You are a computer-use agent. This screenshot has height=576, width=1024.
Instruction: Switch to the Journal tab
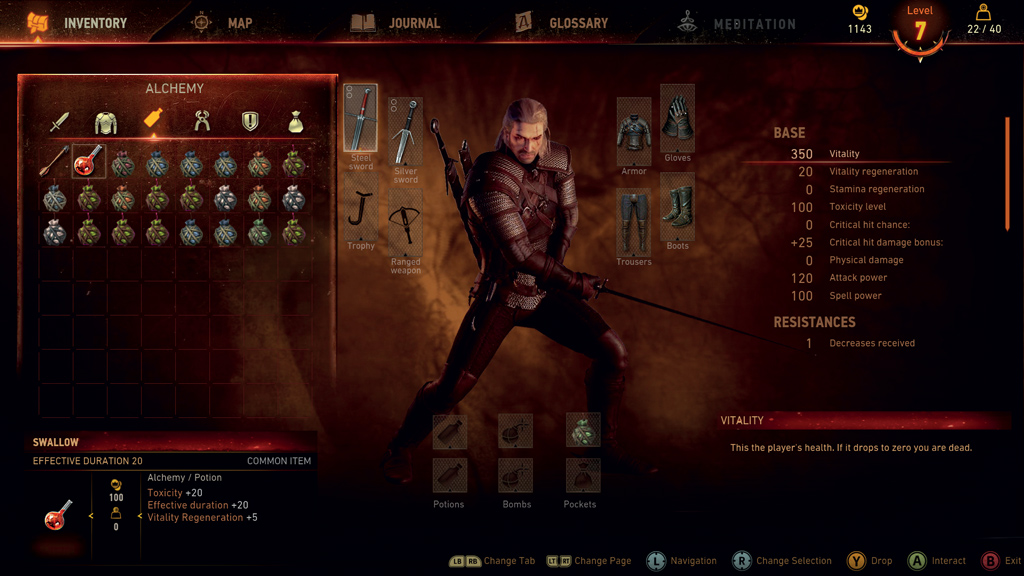click(396, 23)
